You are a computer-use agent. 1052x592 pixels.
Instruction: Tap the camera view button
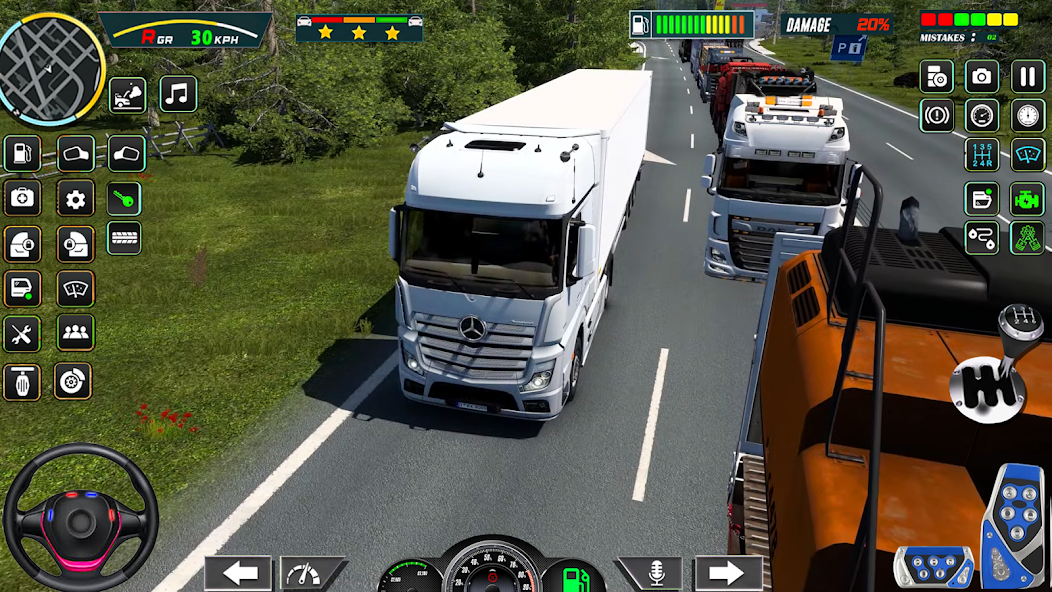(981, 76)
